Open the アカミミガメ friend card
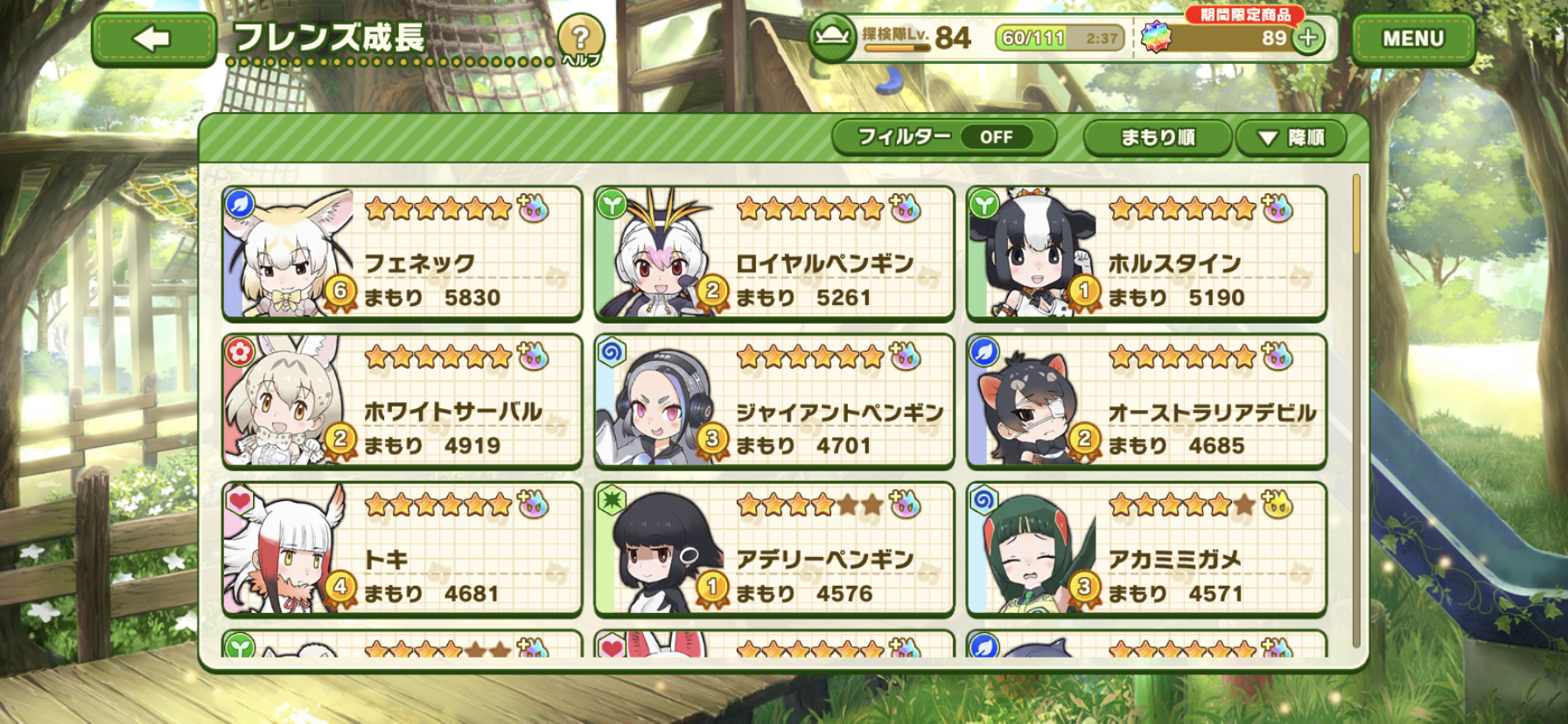This screenshot has width=1568, height=724. (1146, 549)
